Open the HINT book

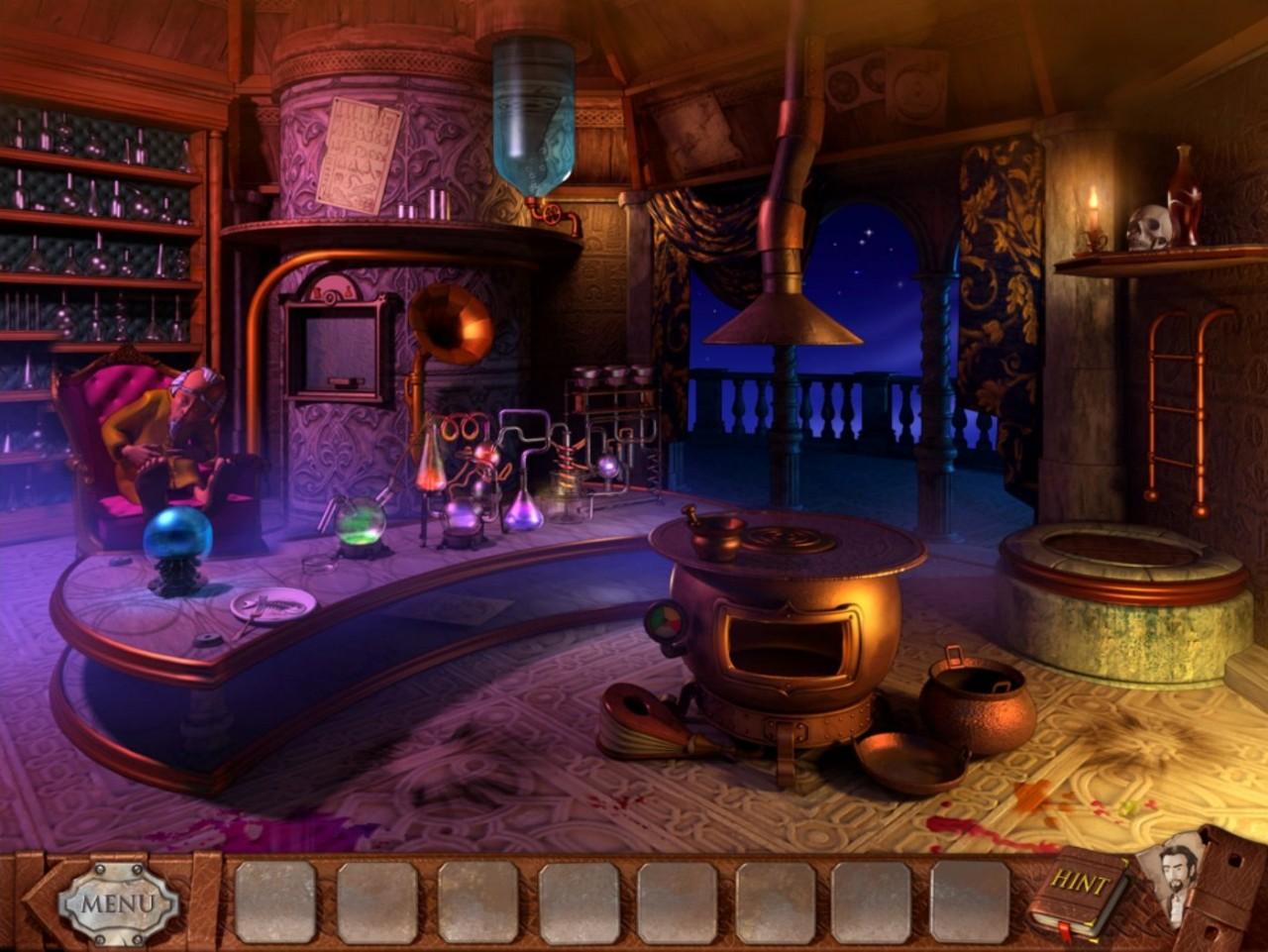coord(1078,890)
